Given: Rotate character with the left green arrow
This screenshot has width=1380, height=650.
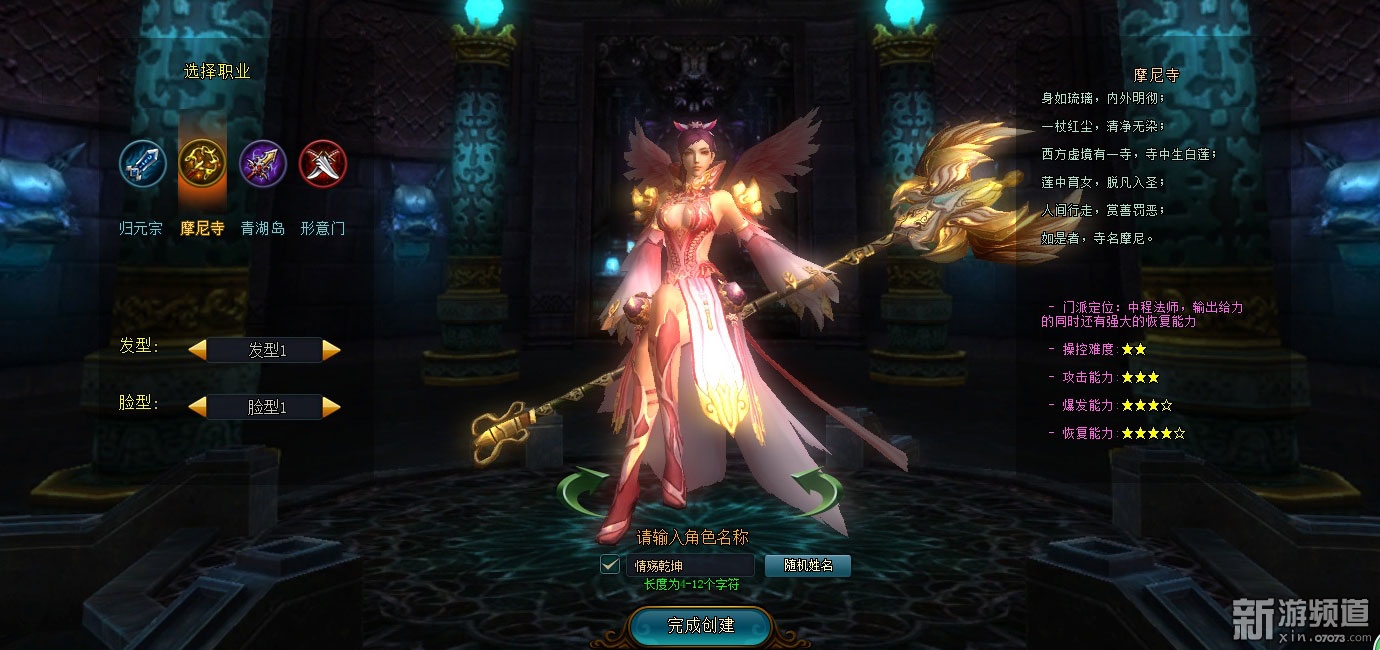Looking at the screenshot, I should [x=582, y=491].
